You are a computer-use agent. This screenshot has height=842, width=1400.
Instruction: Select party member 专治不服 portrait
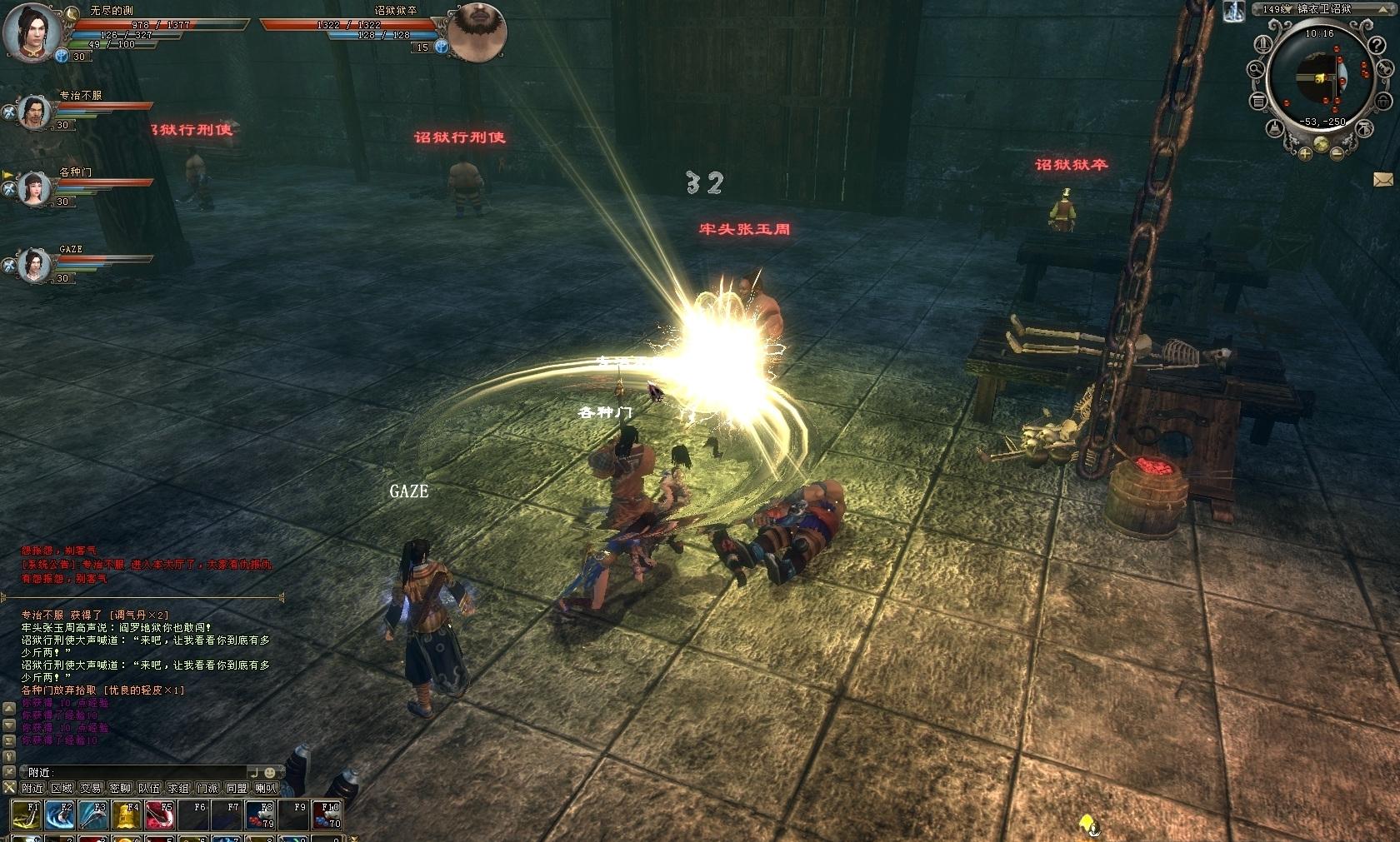[34, 111]
